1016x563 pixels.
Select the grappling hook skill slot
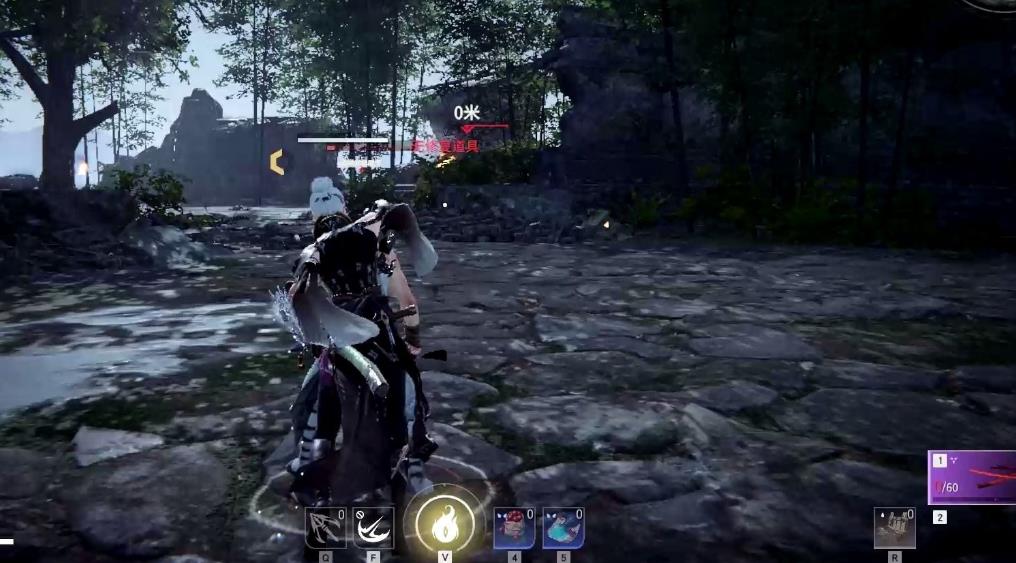pyautogui.click(x=325, y=528)
